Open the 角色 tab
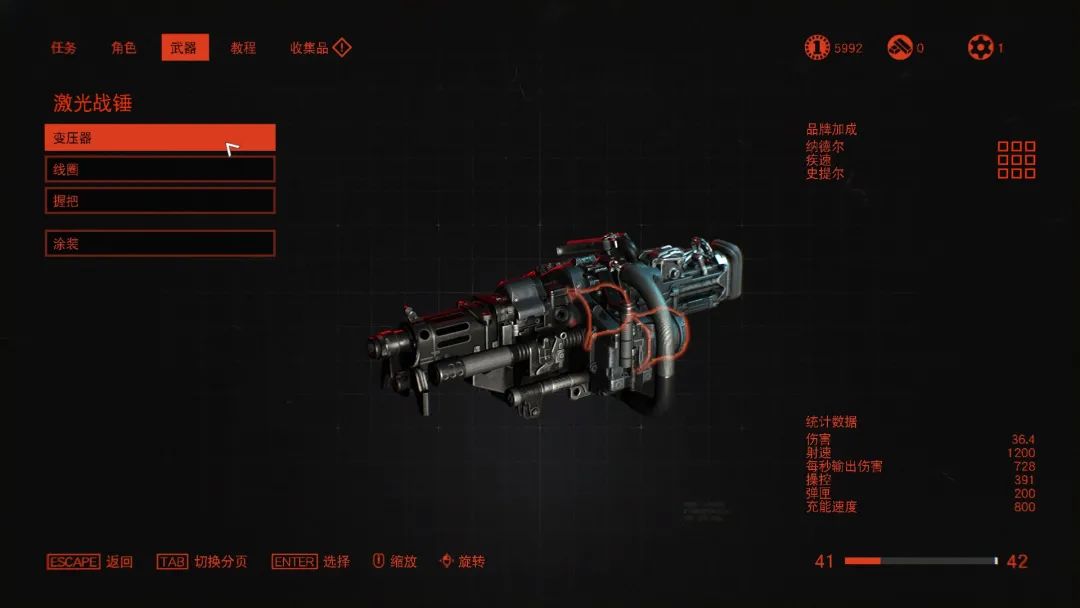The height and width of the screenshot is (608, 1080). 124,48
